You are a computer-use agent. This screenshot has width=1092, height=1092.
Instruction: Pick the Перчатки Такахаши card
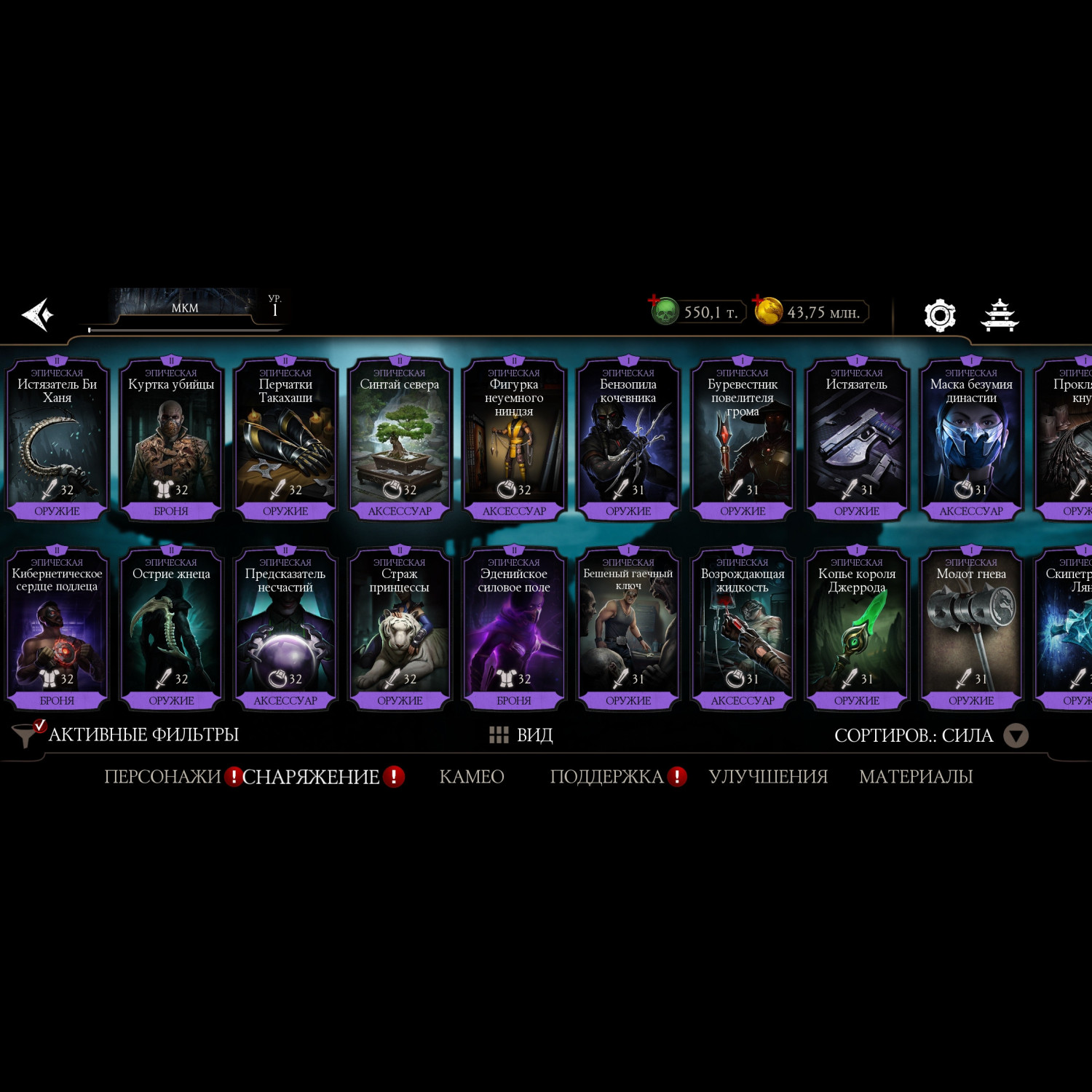[x=285, y=438]
